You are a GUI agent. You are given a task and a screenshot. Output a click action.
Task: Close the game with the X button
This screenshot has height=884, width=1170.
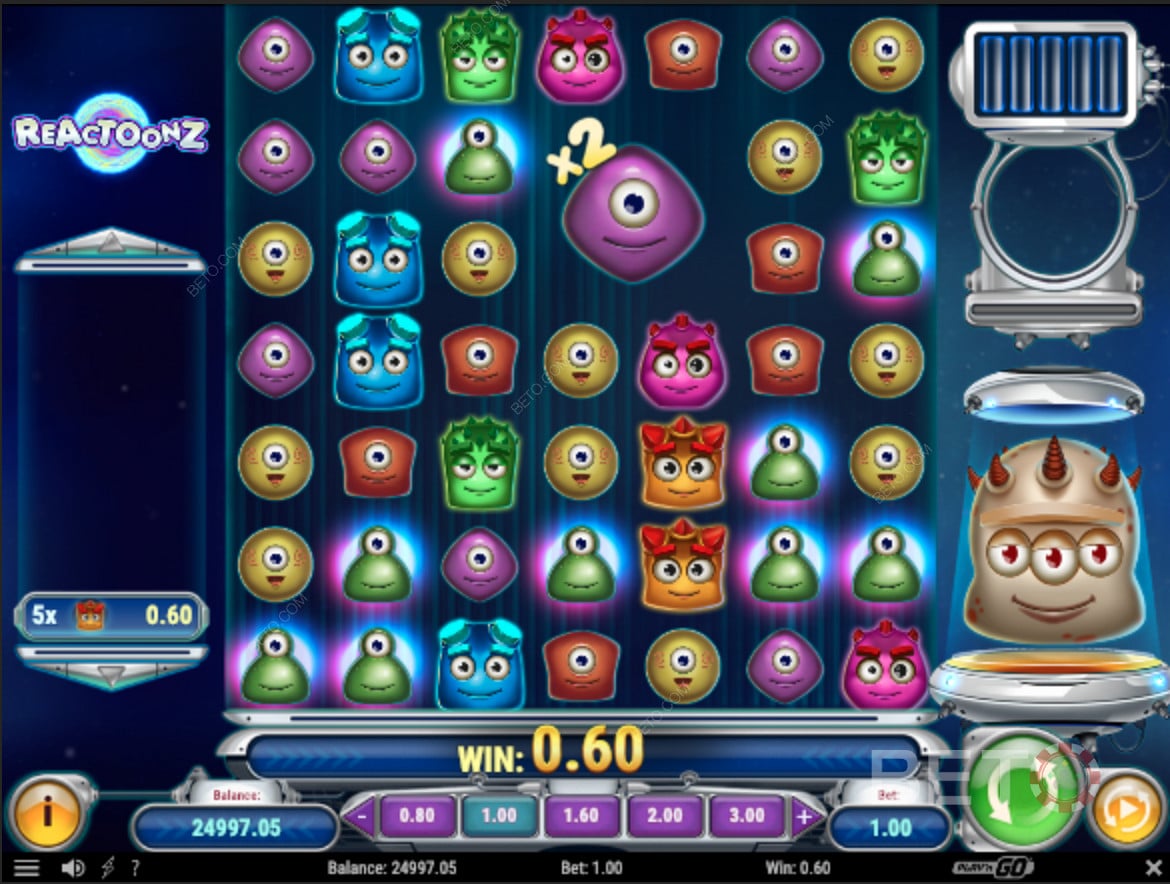[x=1152, y=867]
